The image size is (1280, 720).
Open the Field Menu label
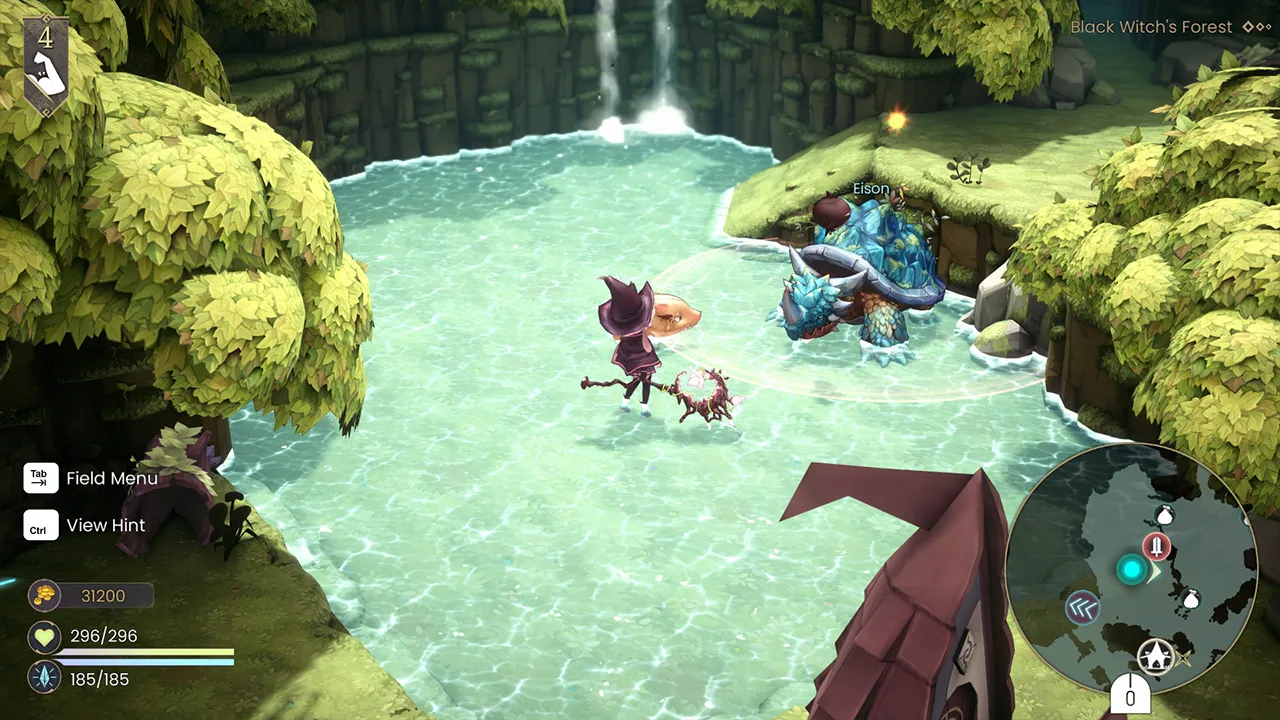[112, 478]
